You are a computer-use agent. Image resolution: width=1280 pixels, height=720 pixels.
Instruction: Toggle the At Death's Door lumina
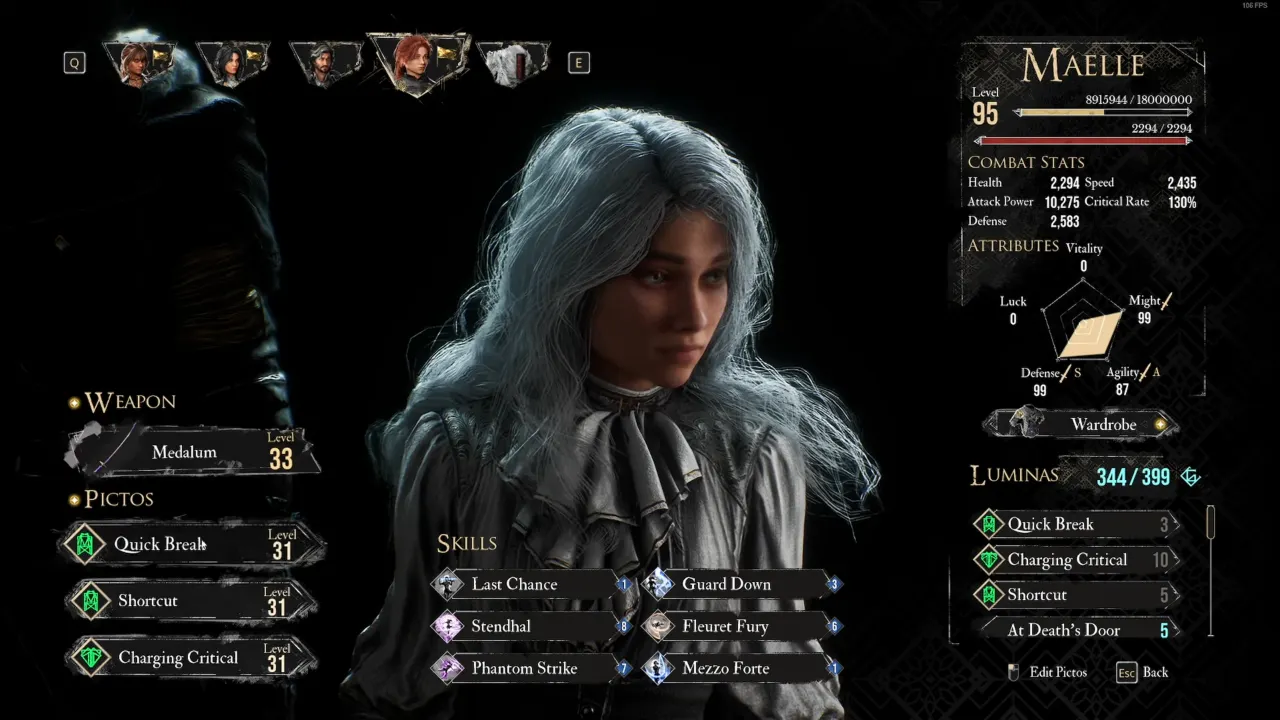1075,630
